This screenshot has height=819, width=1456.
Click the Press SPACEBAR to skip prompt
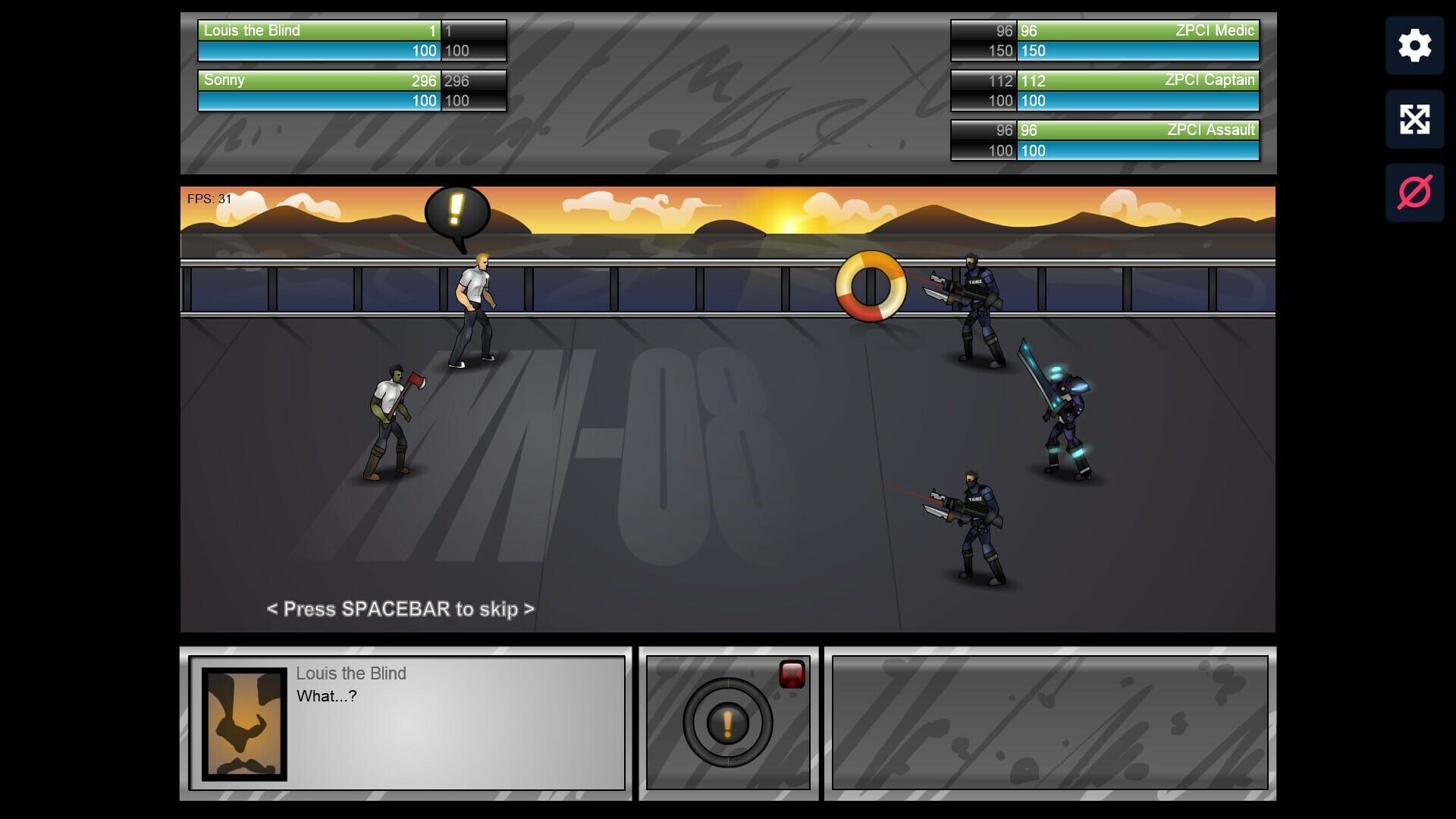[400, 609]
